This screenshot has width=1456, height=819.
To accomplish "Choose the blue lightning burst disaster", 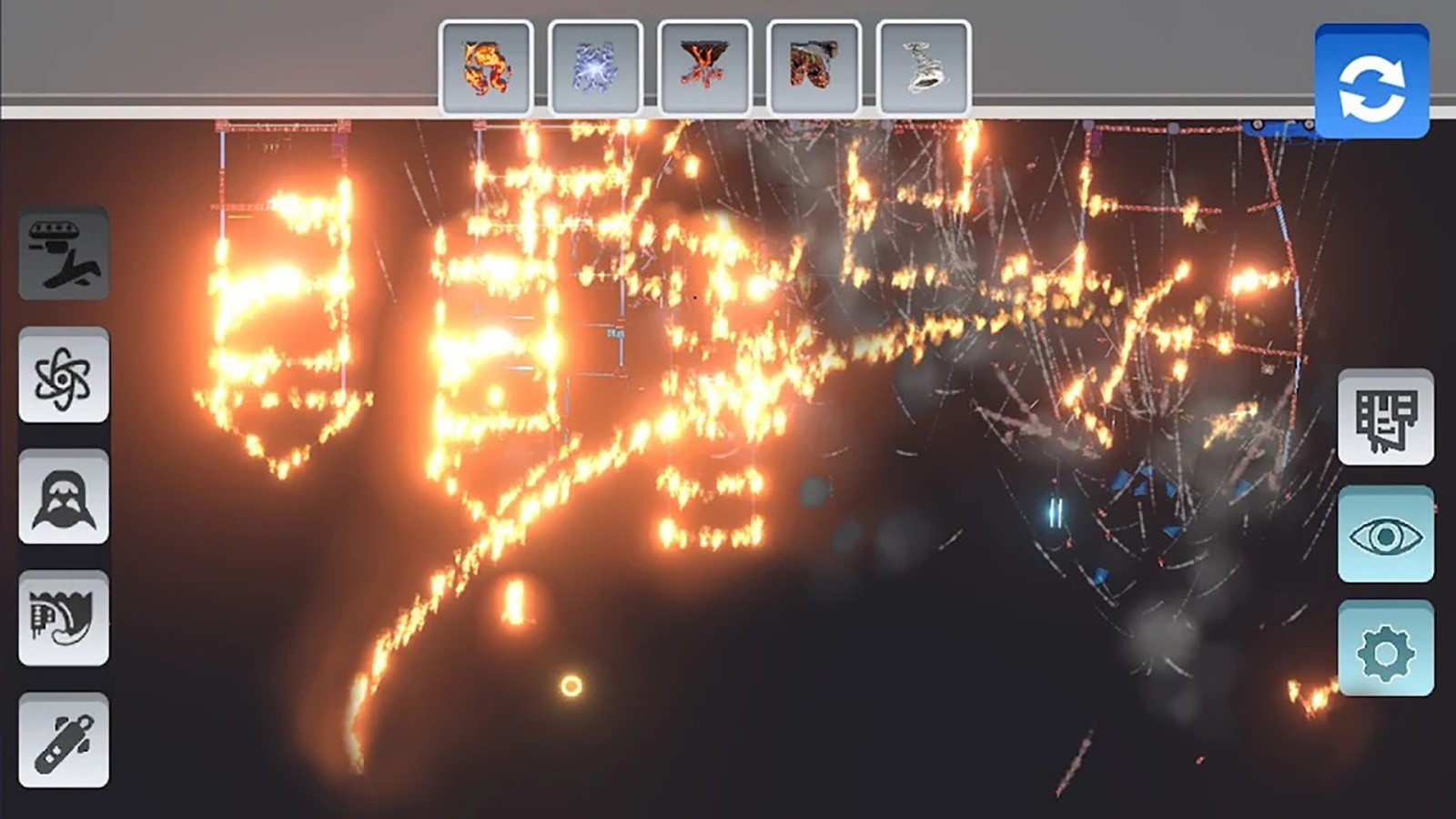I will coord(595,68).
